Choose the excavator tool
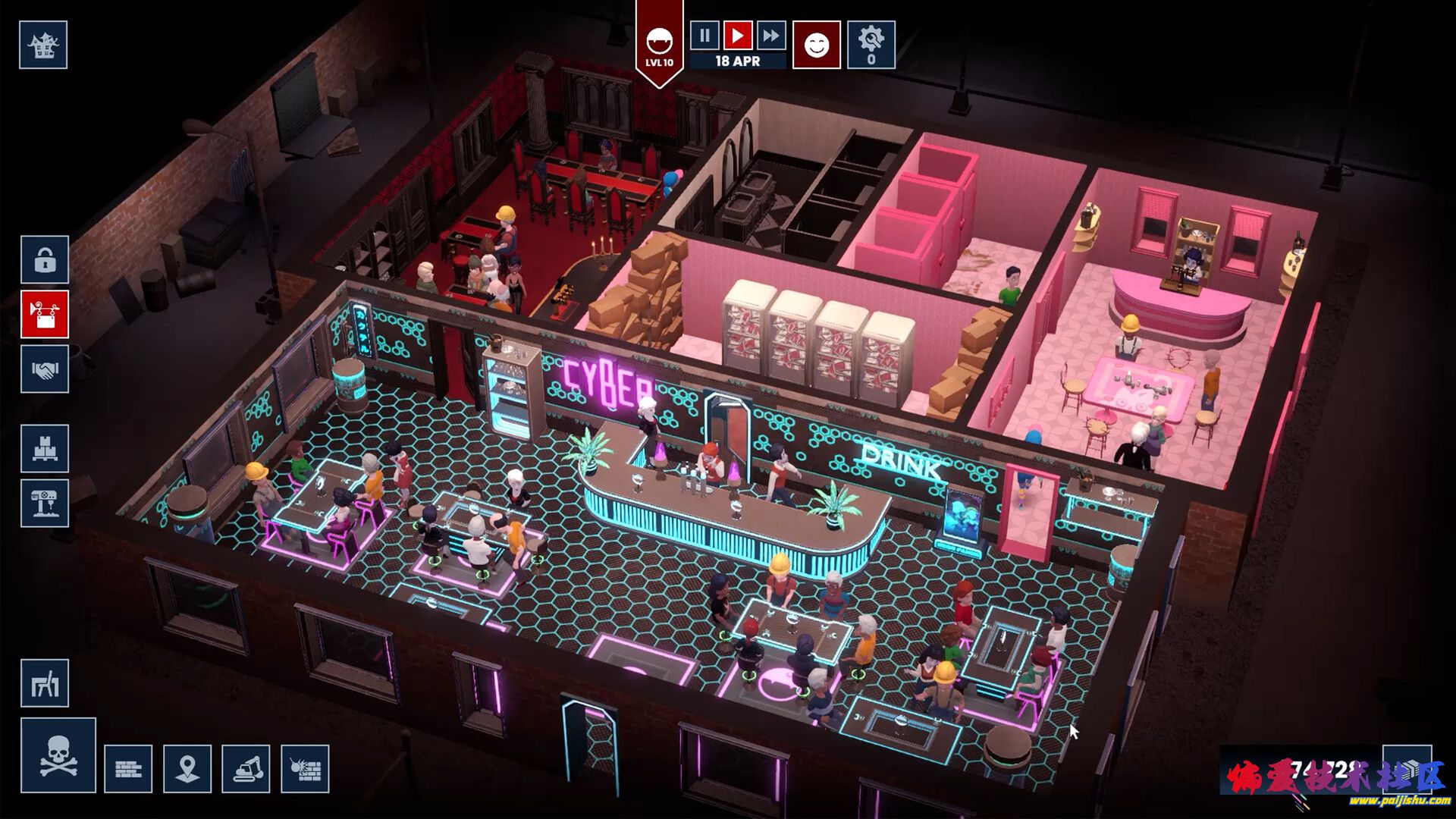This screenshot has height=819, width=1456. tap(246, 769)
